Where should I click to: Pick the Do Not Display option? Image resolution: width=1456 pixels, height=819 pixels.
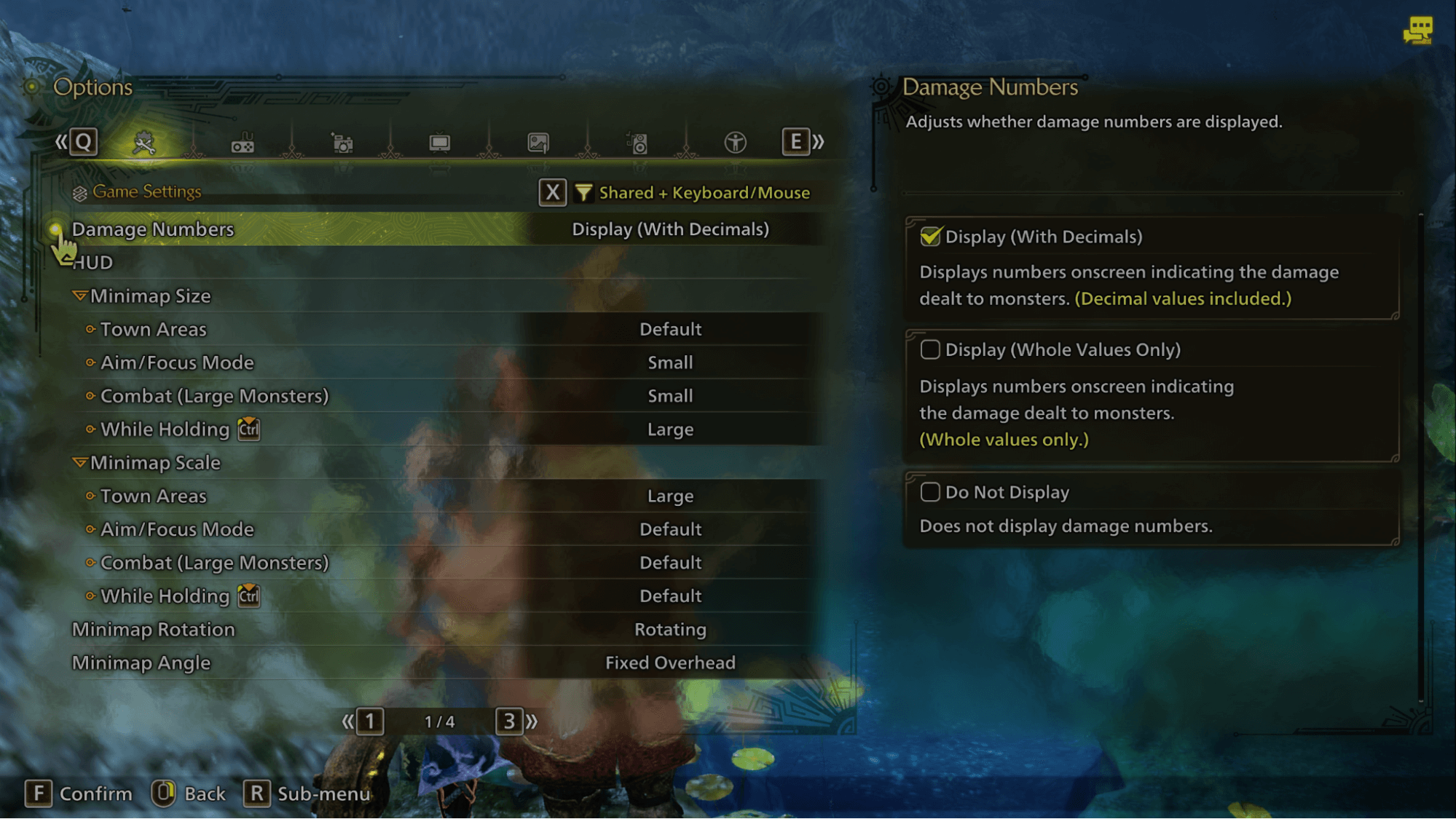pos(930,493)
